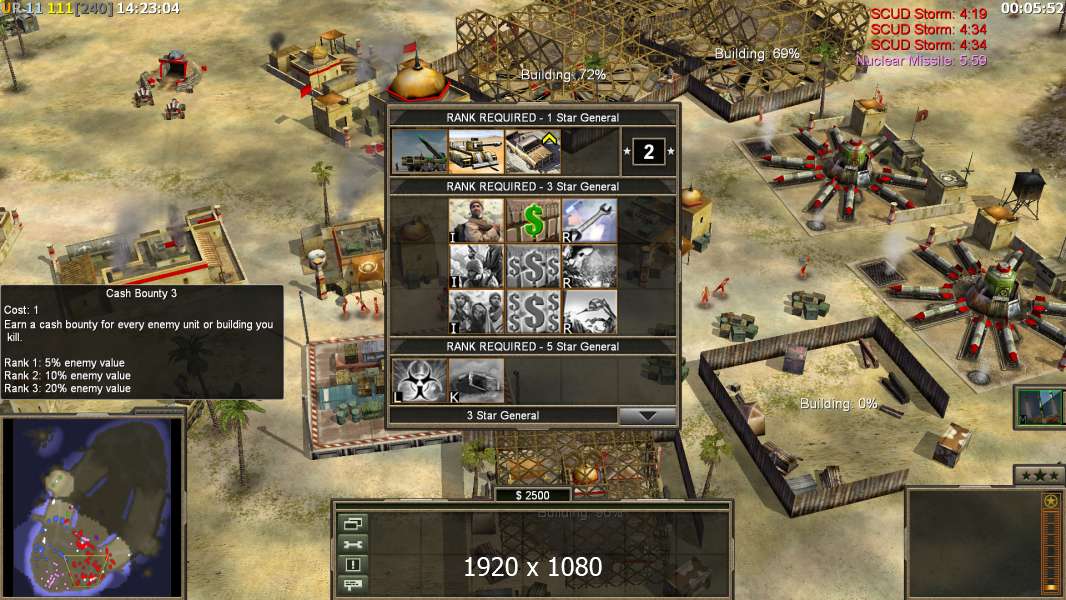Select the grey Rebel Ambush icon with two rebels
The width and height of the screenshot is (1066, 600).
point(475,266)
